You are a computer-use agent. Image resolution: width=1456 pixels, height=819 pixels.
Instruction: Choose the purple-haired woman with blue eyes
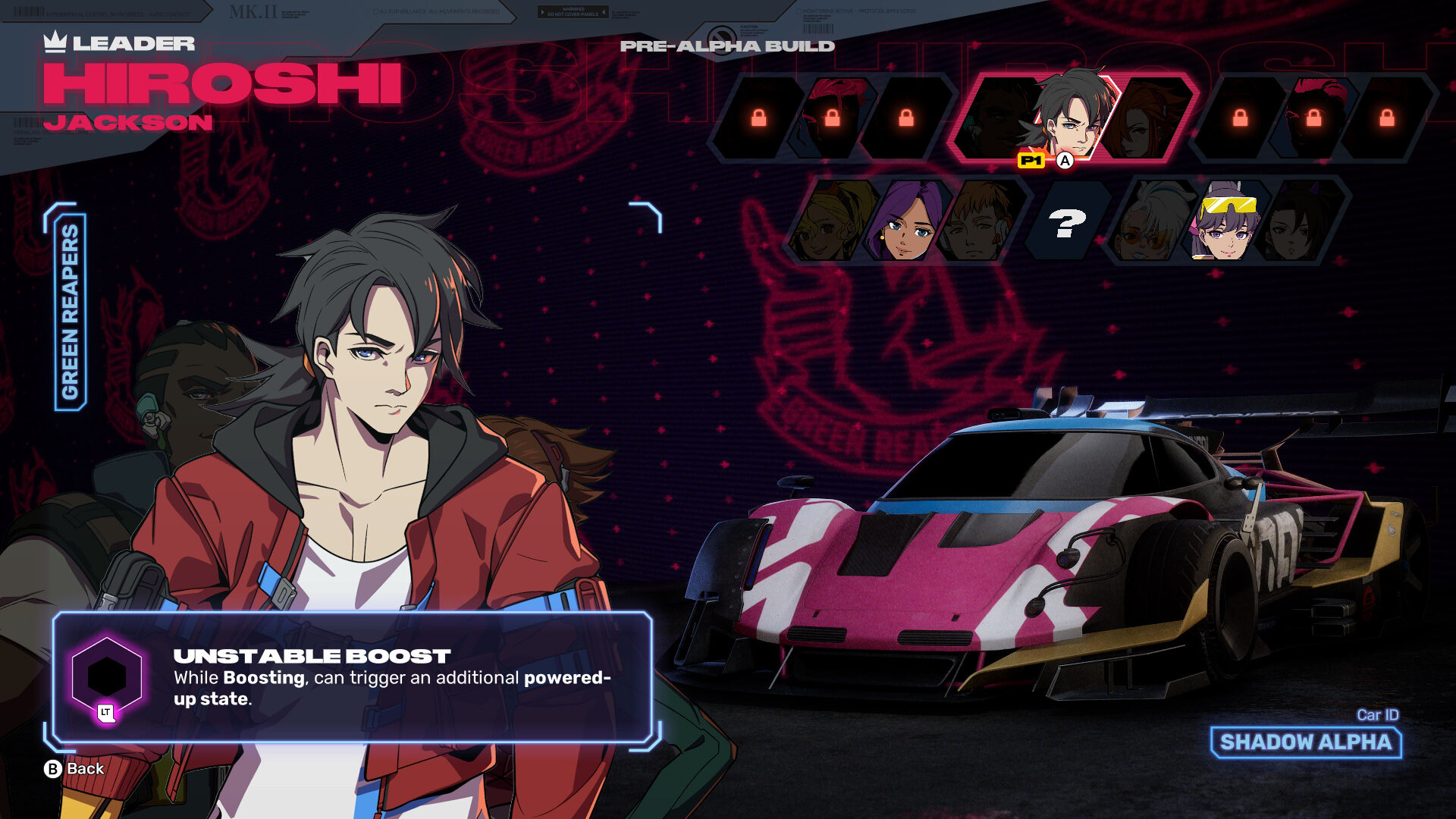pos(905,223)
